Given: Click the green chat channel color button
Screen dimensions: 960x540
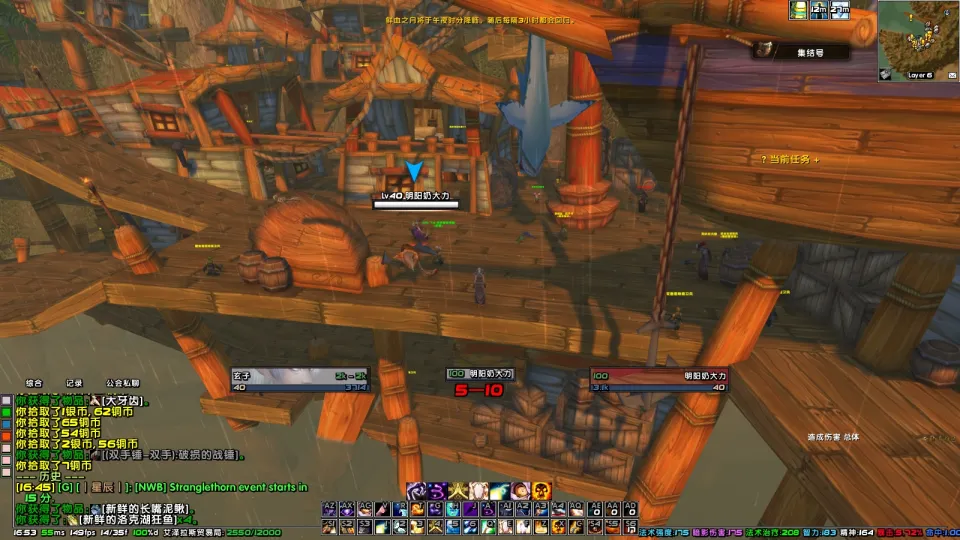Looking at the screenshot, I should click(x=6, y=410).
